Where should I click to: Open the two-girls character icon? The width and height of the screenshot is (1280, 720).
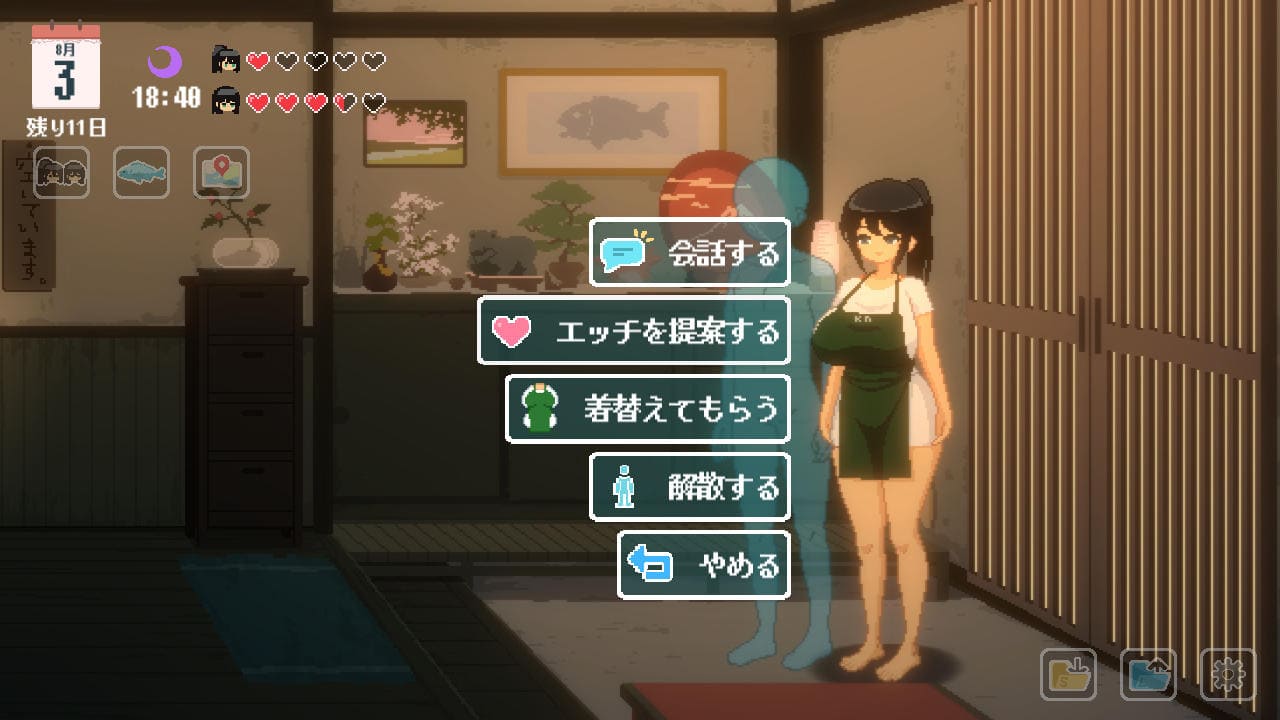pos(61,173)
